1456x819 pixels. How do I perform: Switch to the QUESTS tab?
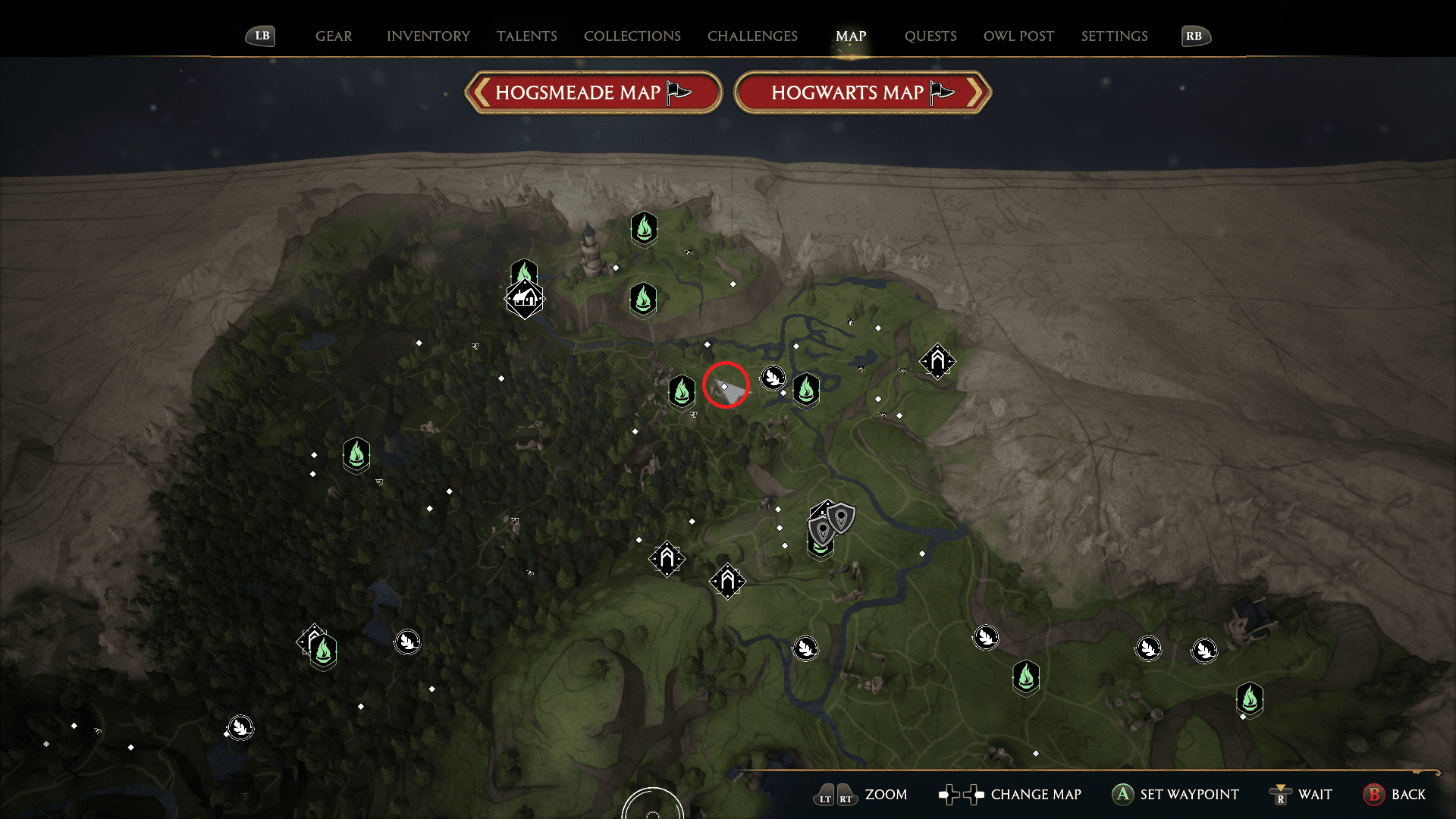pos(930,36)
